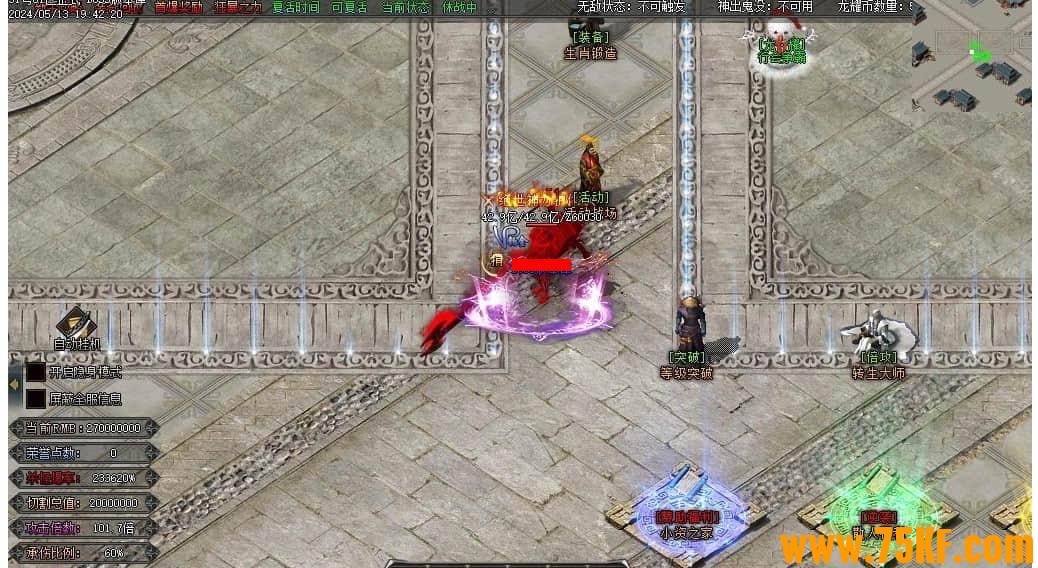1038x568 pixels.
Task: Activate the 自动挂机 auto-battle icon
Action: pos(76,325)
